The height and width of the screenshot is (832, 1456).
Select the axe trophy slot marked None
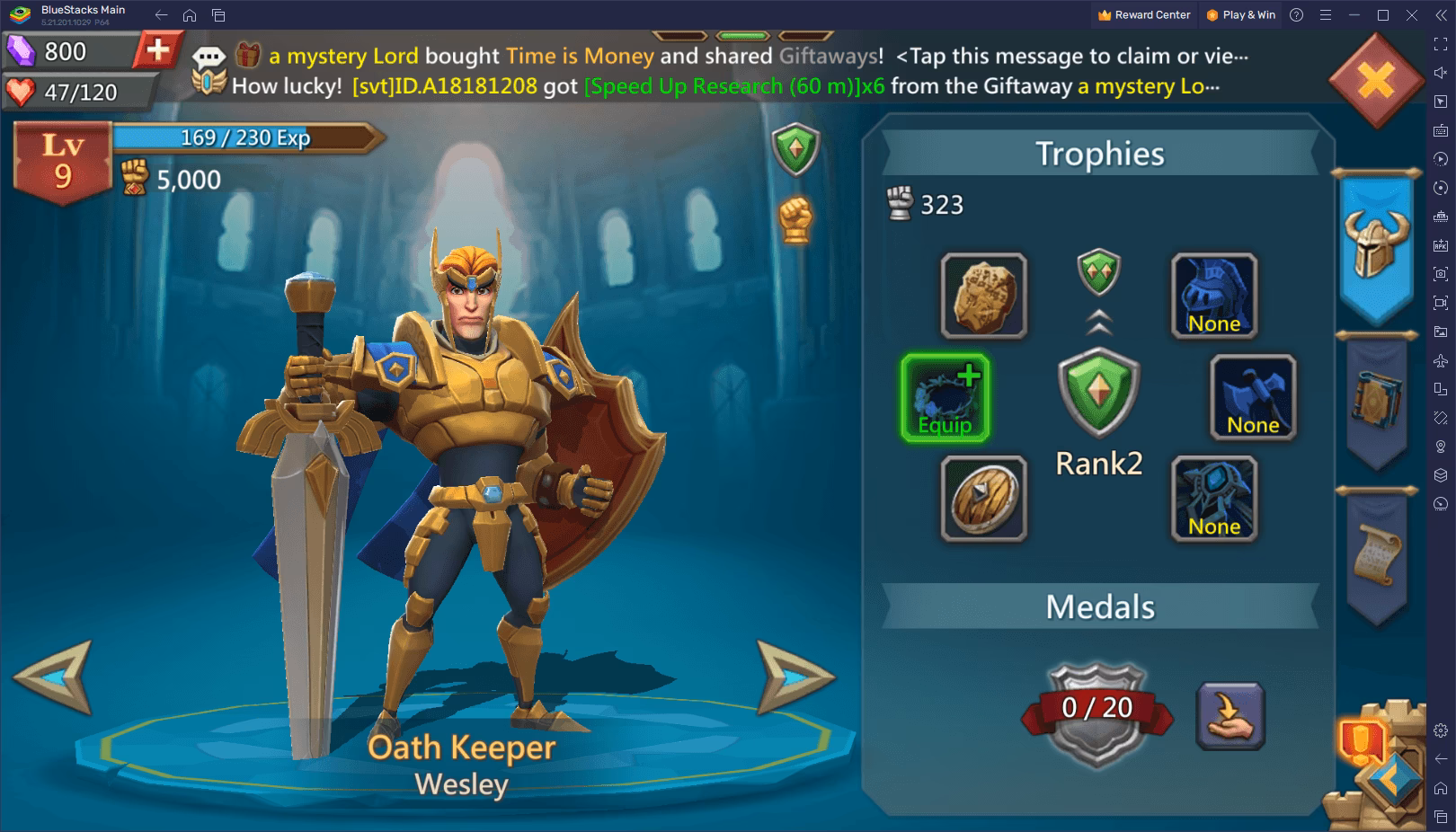pyautogui.click(x=1252, y=398)
